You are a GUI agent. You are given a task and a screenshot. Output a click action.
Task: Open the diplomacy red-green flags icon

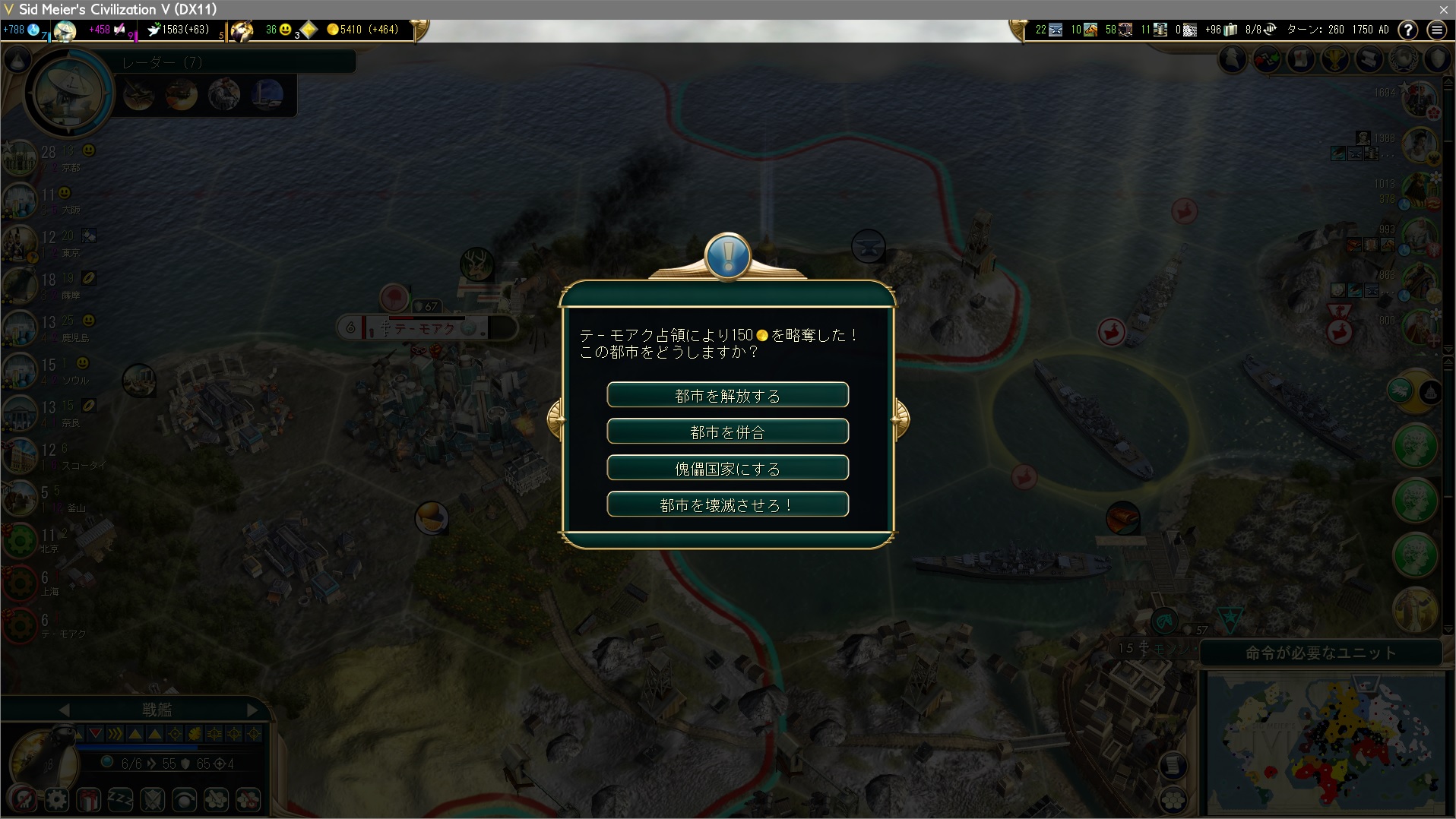click(1267, 58)
